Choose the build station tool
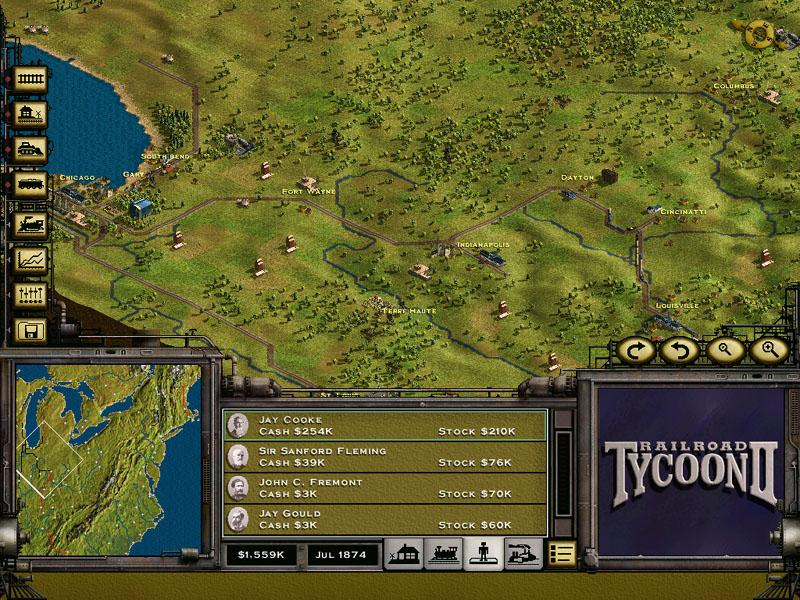 [x=31, y=115]
